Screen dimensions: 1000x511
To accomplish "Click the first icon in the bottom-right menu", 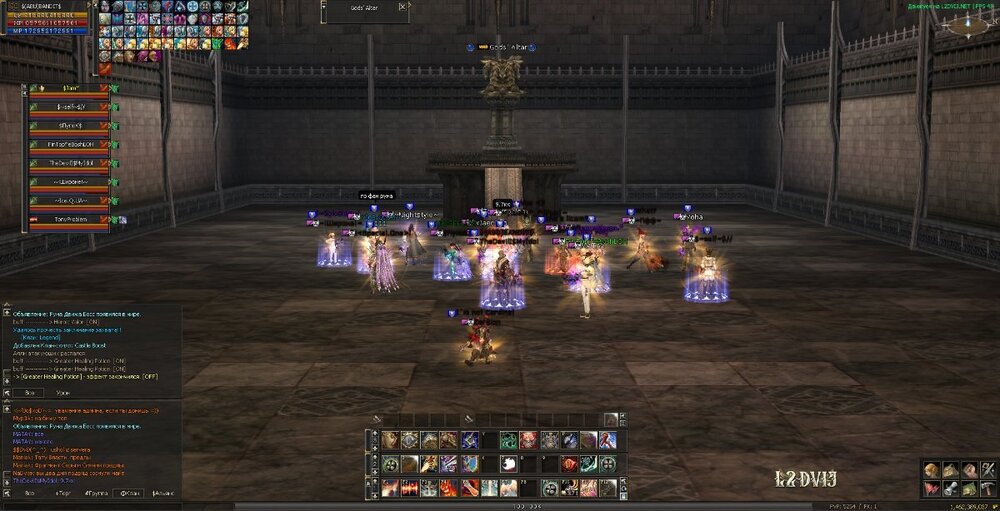I will point(931,470).
